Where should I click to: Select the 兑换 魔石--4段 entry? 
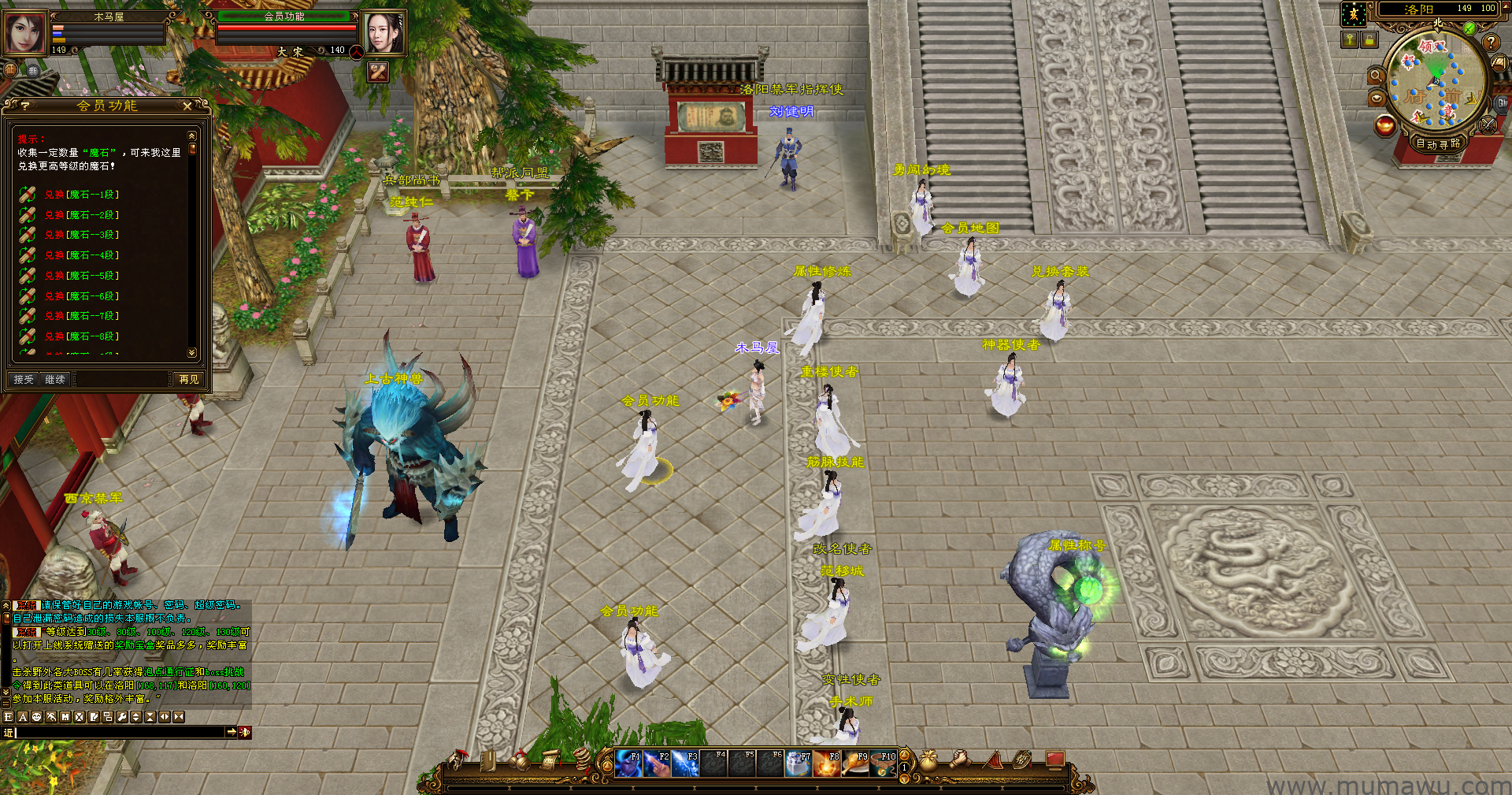[81, 255]
